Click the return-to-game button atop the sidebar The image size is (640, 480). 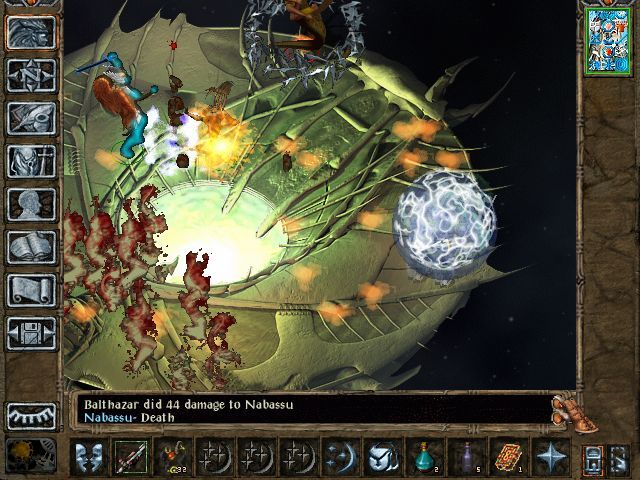(x=31, y=32)
